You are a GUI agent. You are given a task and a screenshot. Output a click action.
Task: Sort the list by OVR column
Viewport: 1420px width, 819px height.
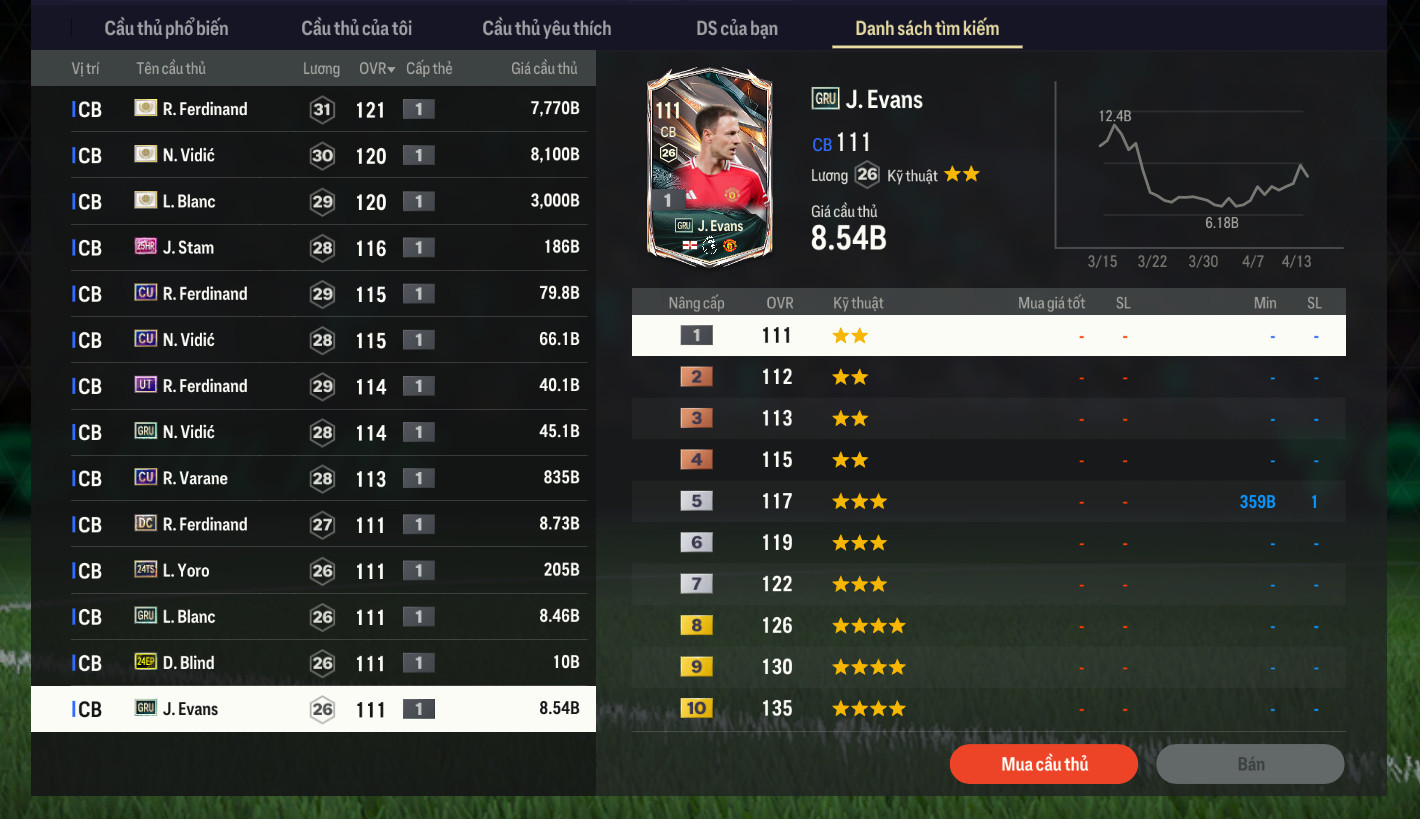point(377,69)
